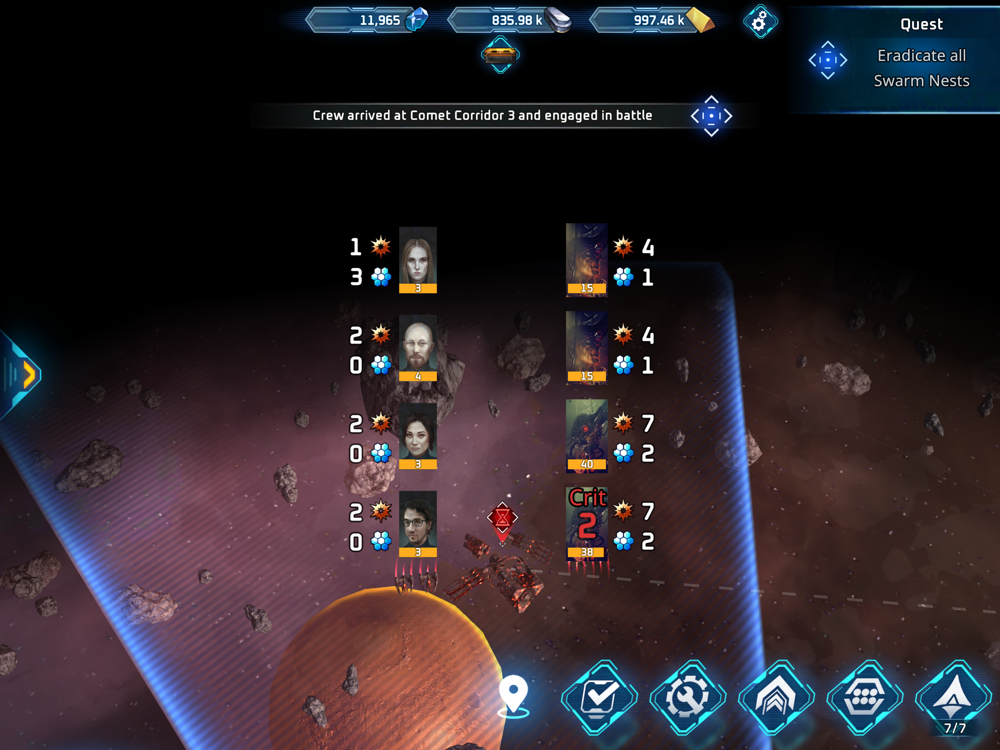Locate the Comet Corridor 3 battle notification target
Viewport: 1000px width, 750px height.
(711, 116)
